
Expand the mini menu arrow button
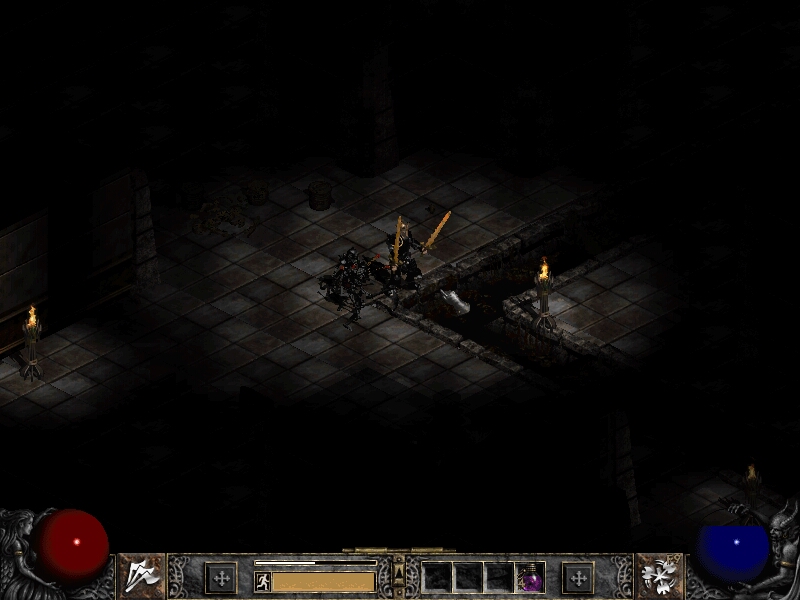coord(399,573)
